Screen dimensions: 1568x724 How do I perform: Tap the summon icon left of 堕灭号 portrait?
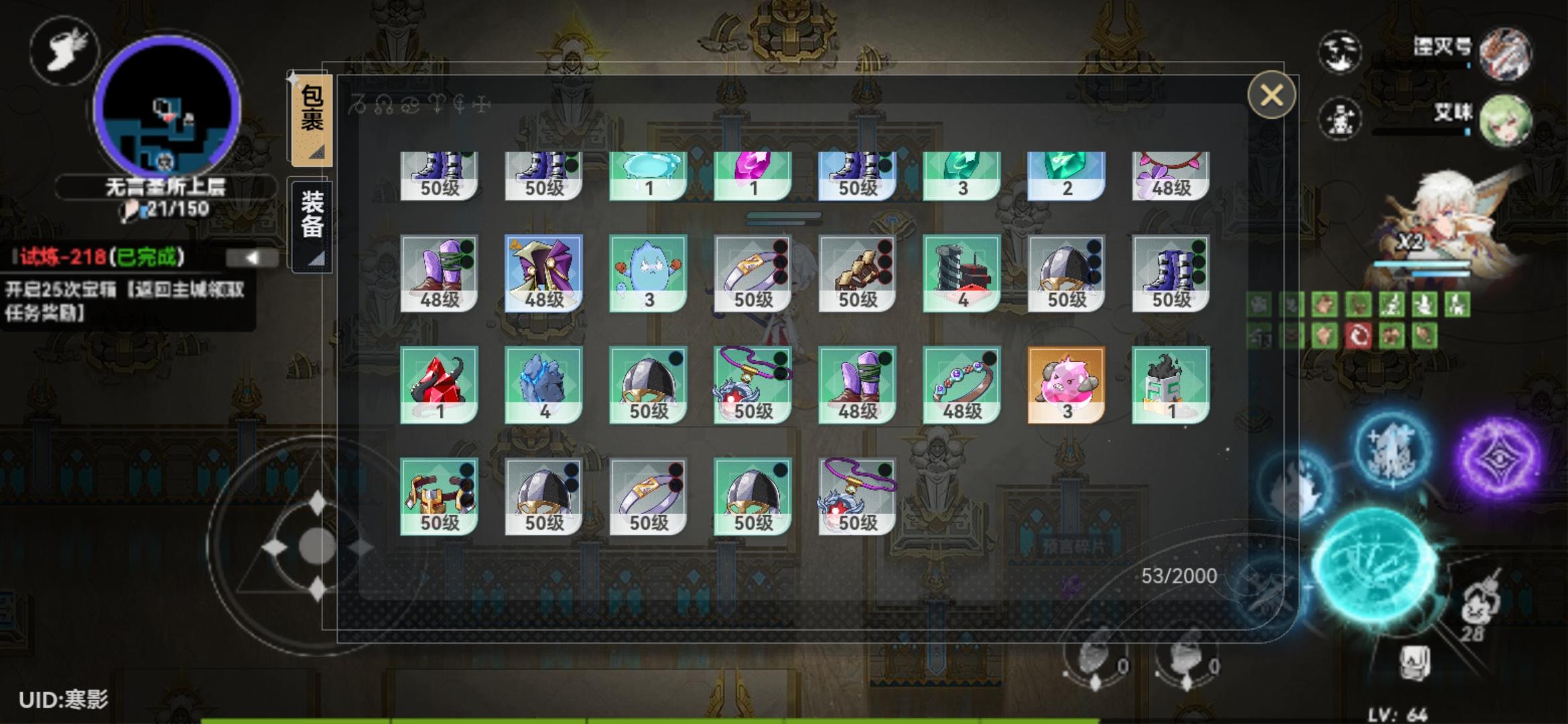tap(1340, 54)
